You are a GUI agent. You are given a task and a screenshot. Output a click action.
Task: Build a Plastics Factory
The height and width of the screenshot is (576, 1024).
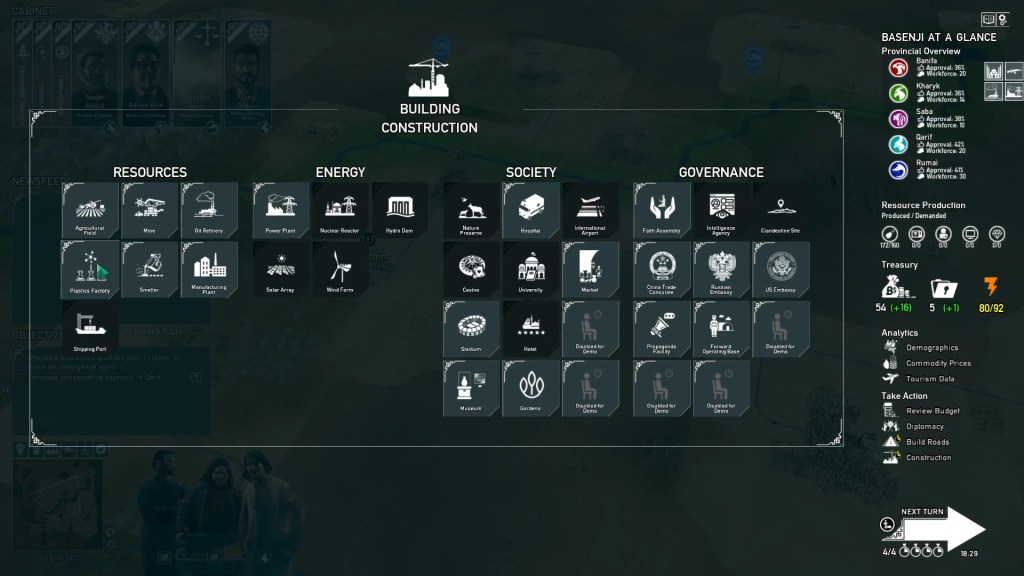pos(90,269)
